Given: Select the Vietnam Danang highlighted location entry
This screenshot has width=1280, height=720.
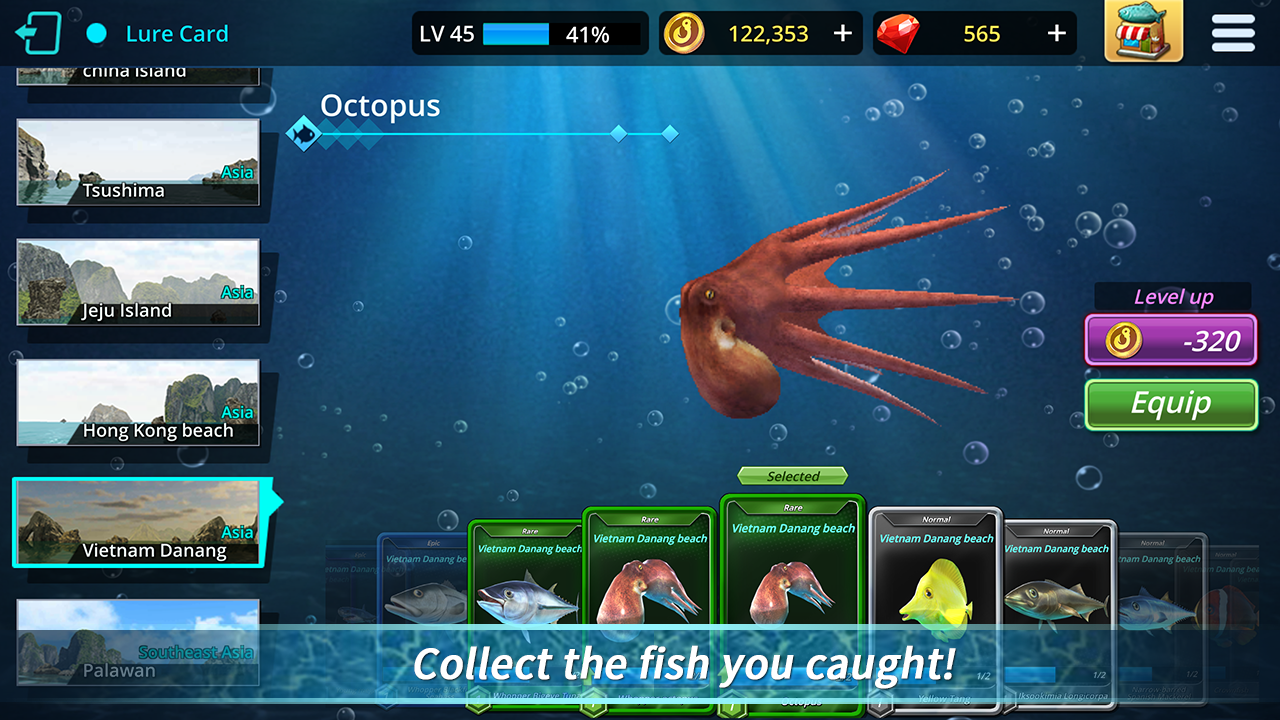Looking at the screenshot, I should [137, 522].
